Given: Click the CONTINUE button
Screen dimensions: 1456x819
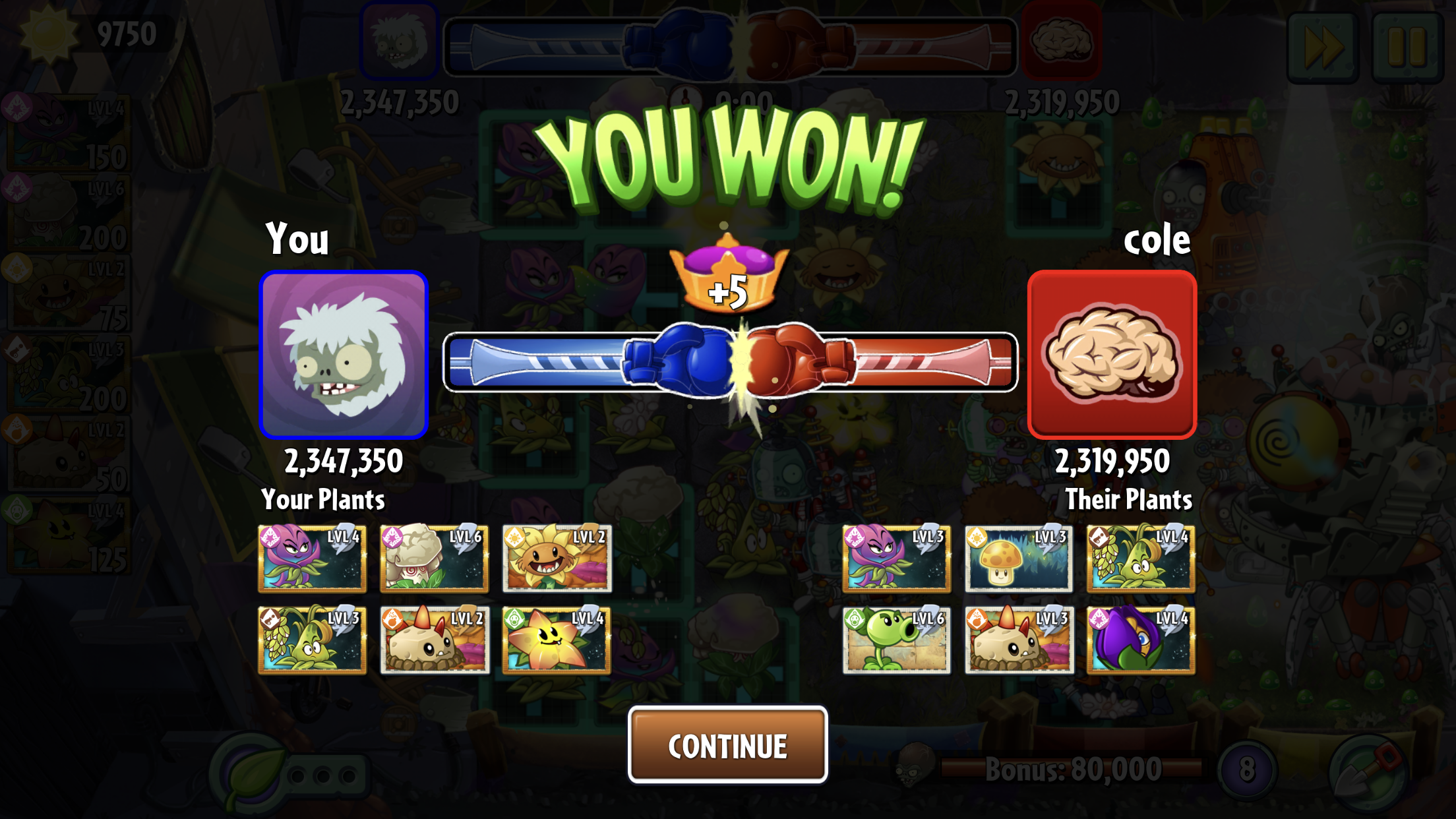Looking at the screenshot, I should 727,745.
